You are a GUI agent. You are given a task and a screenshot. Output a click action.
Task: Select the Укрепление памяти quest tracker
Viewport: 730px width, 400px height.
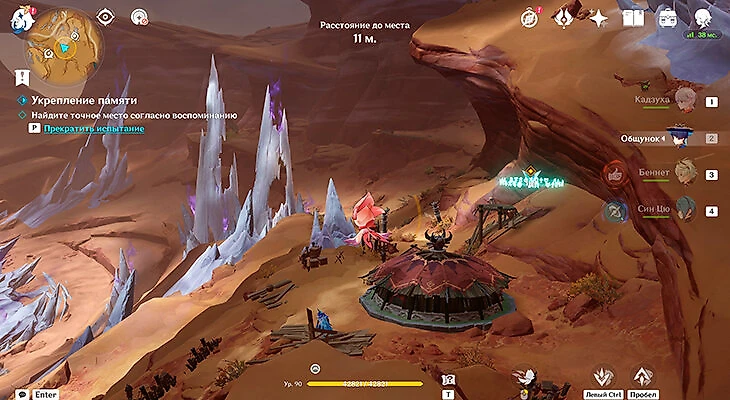[83, 101]
